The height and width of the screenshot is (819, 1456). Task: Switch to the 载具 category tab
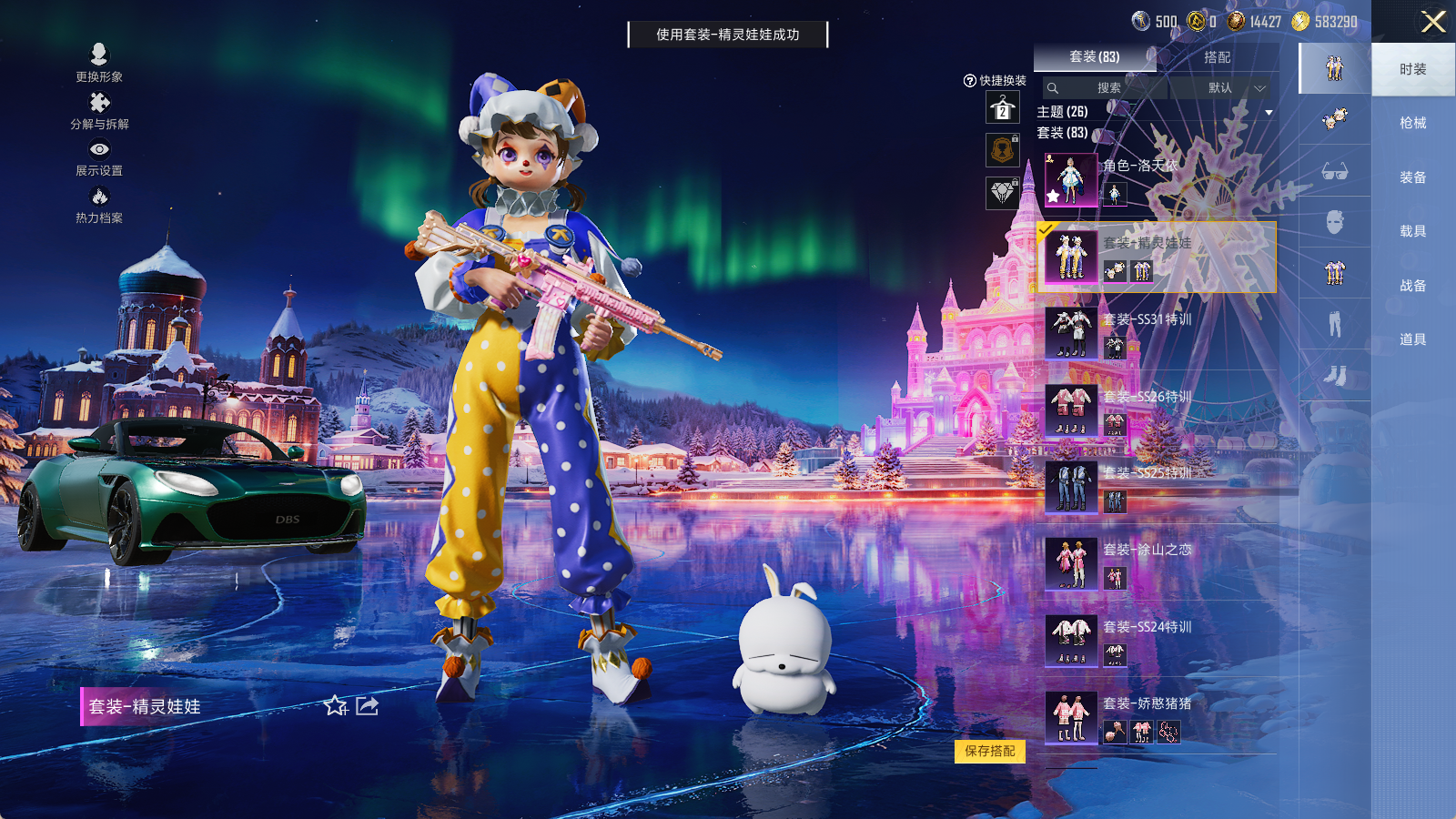[x=1411, y=230]
